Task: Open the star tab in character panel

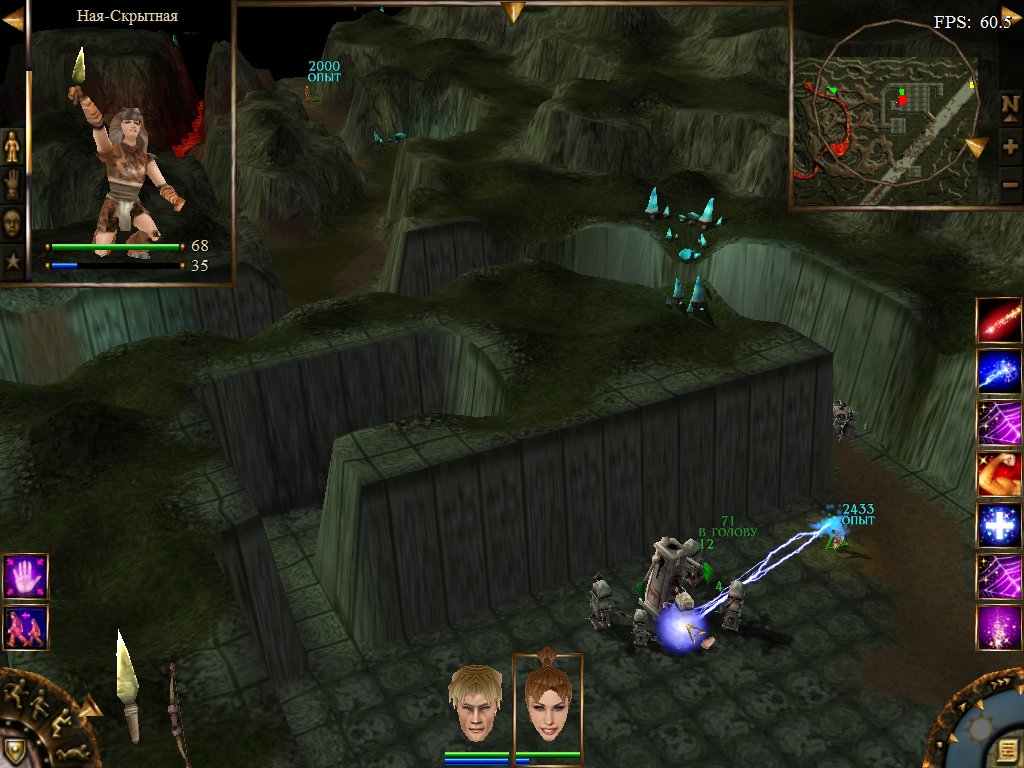Action: [x=12, y=261]
